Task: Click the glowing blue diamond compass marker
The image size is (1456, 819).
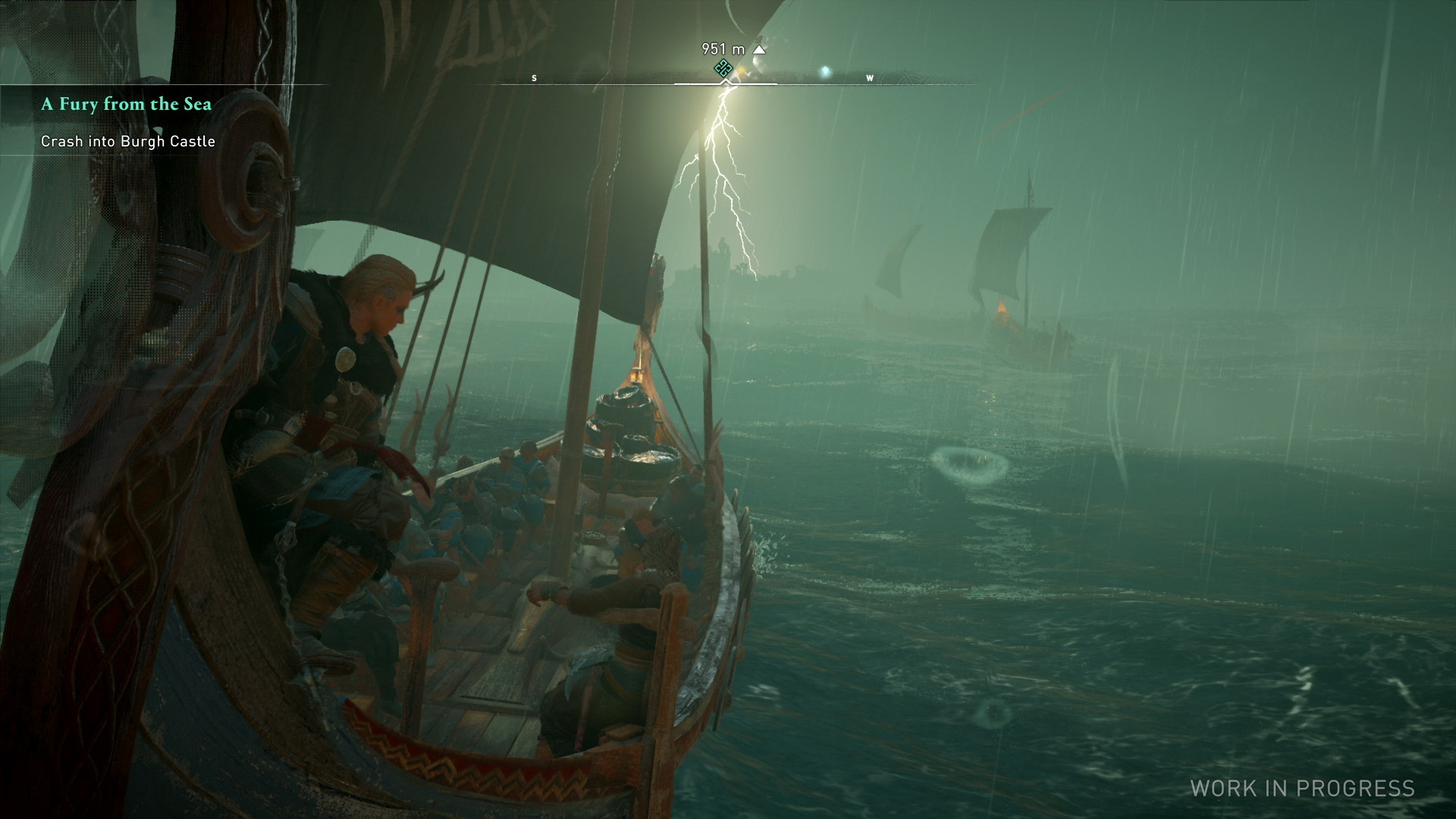Action: click(825, 72)
